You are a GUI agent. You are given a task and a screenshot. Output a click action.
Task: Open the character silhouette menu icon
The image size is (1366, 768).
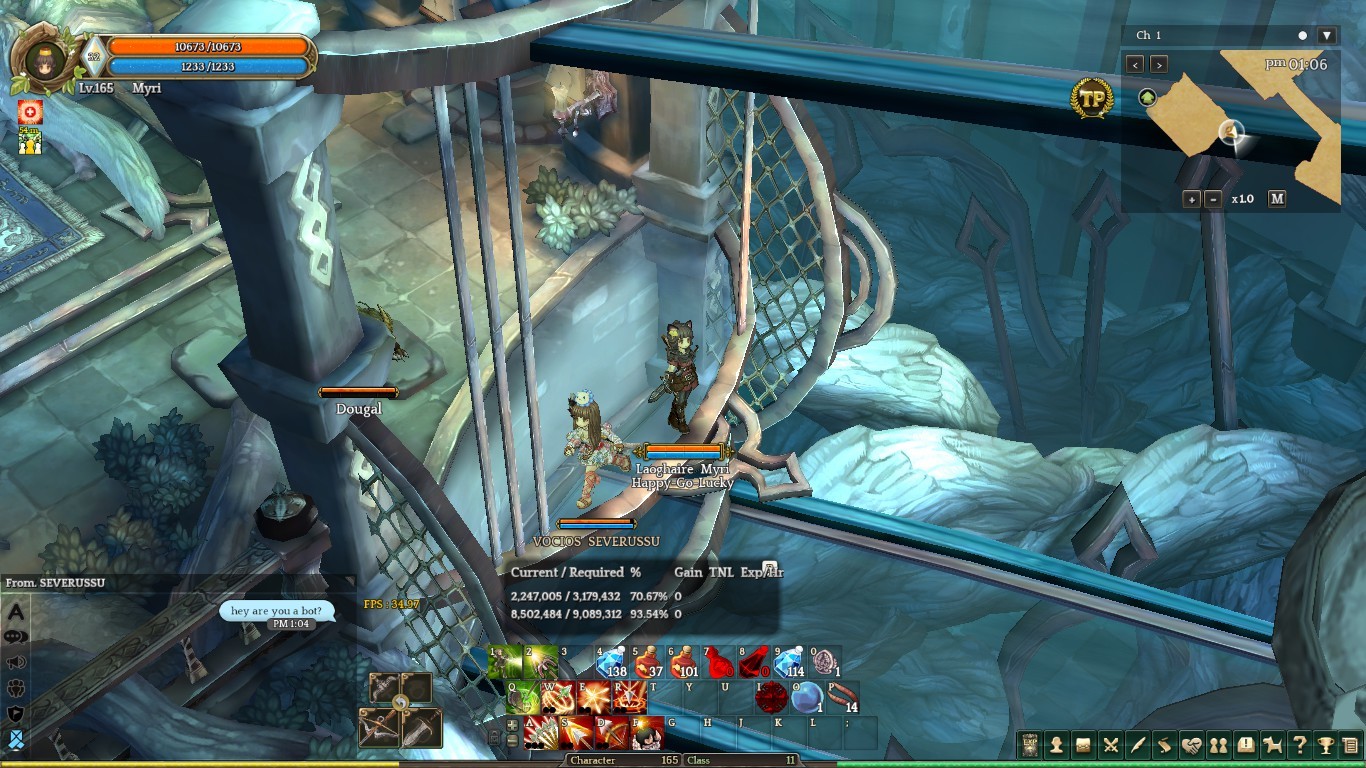1056,745
